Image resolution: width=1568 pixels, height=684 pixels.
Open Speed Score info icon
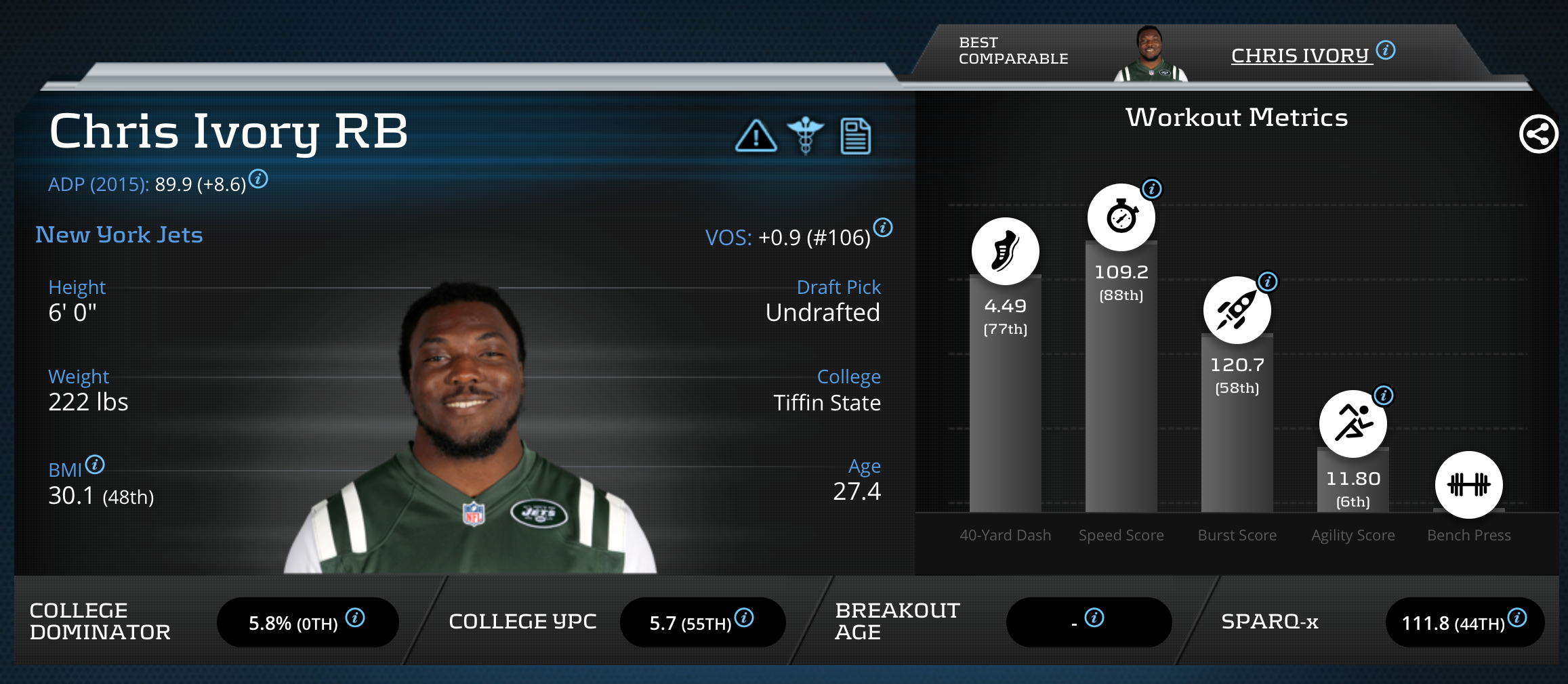tap(1152, 189)
